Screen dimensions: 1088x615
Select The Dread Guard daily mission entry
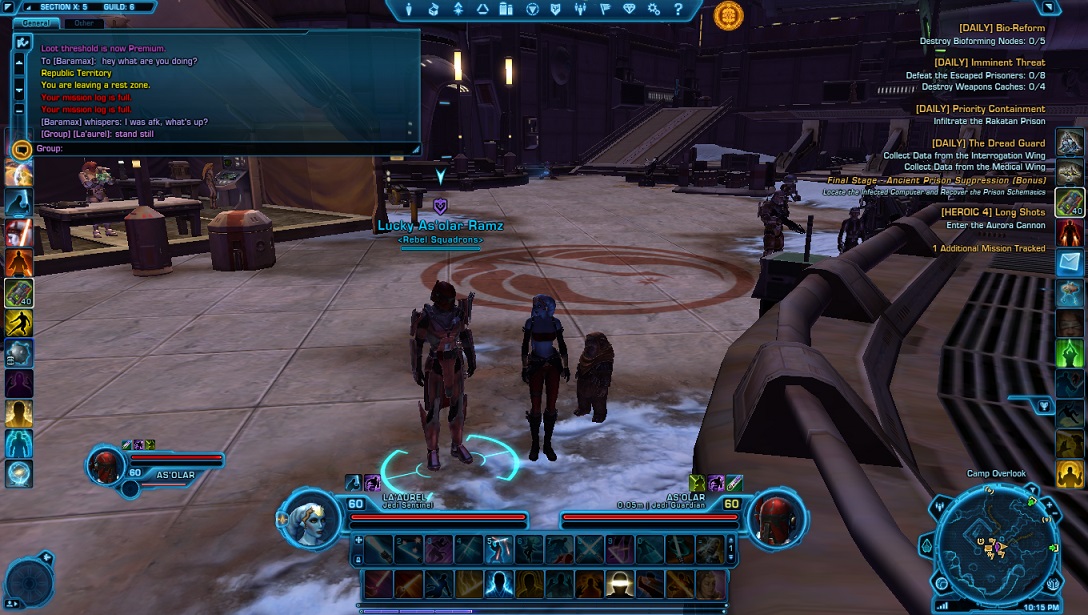tap(988, 143)
